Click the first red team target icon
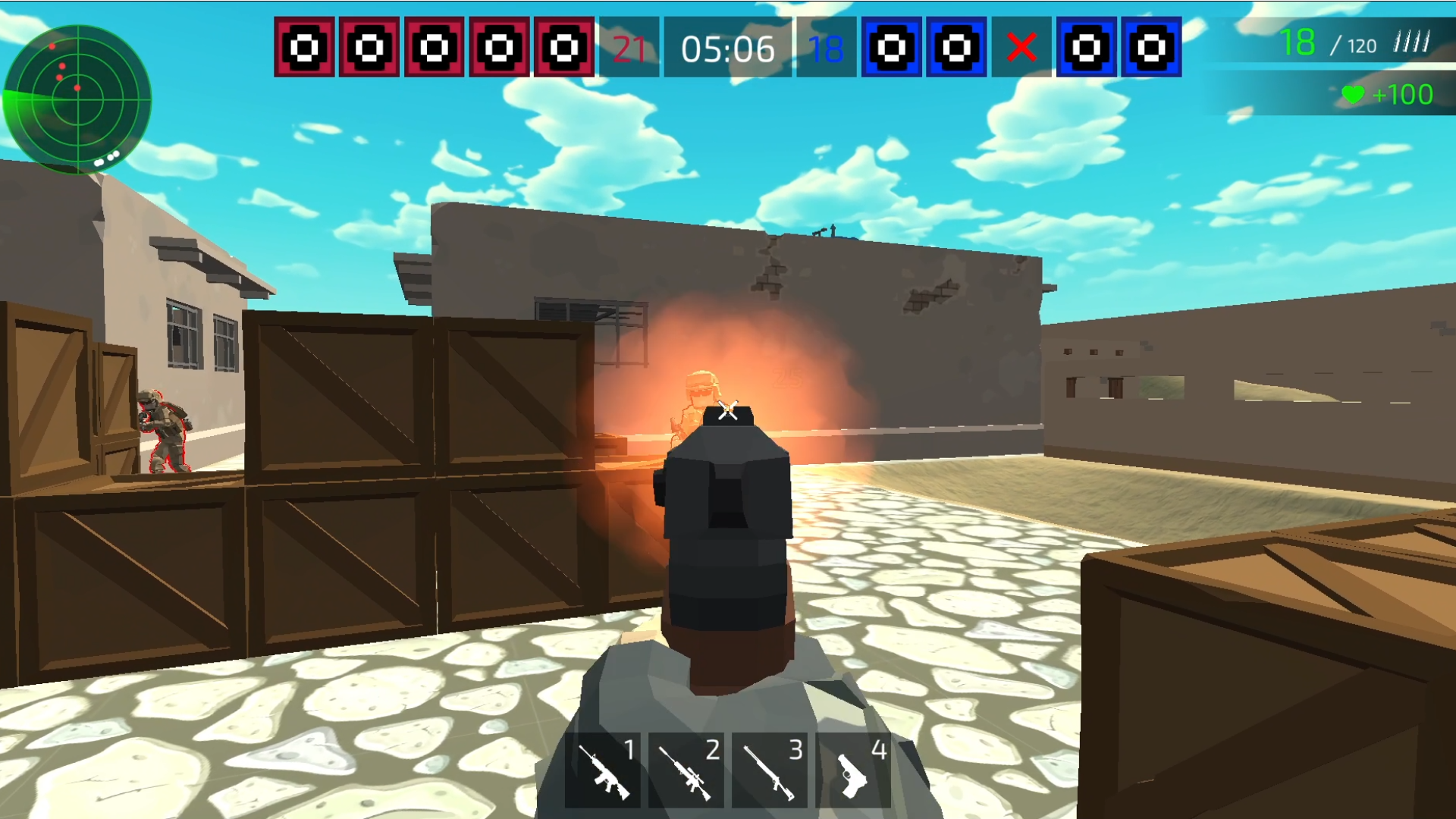This screenshot has width=1456, height=819. coord(305,48)
